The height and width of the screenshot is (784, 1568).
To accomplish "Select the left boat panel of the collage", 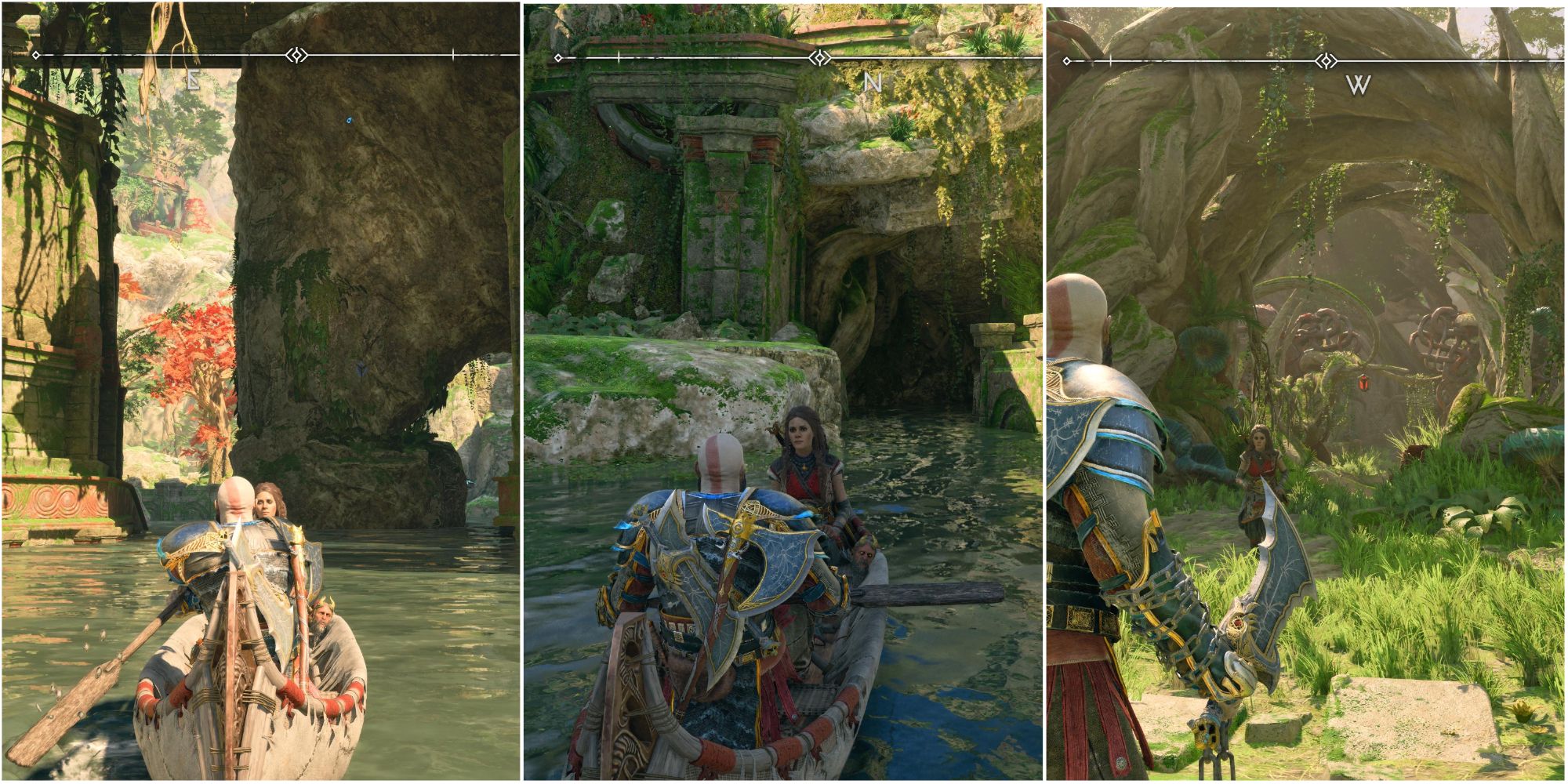I will 259,392.
